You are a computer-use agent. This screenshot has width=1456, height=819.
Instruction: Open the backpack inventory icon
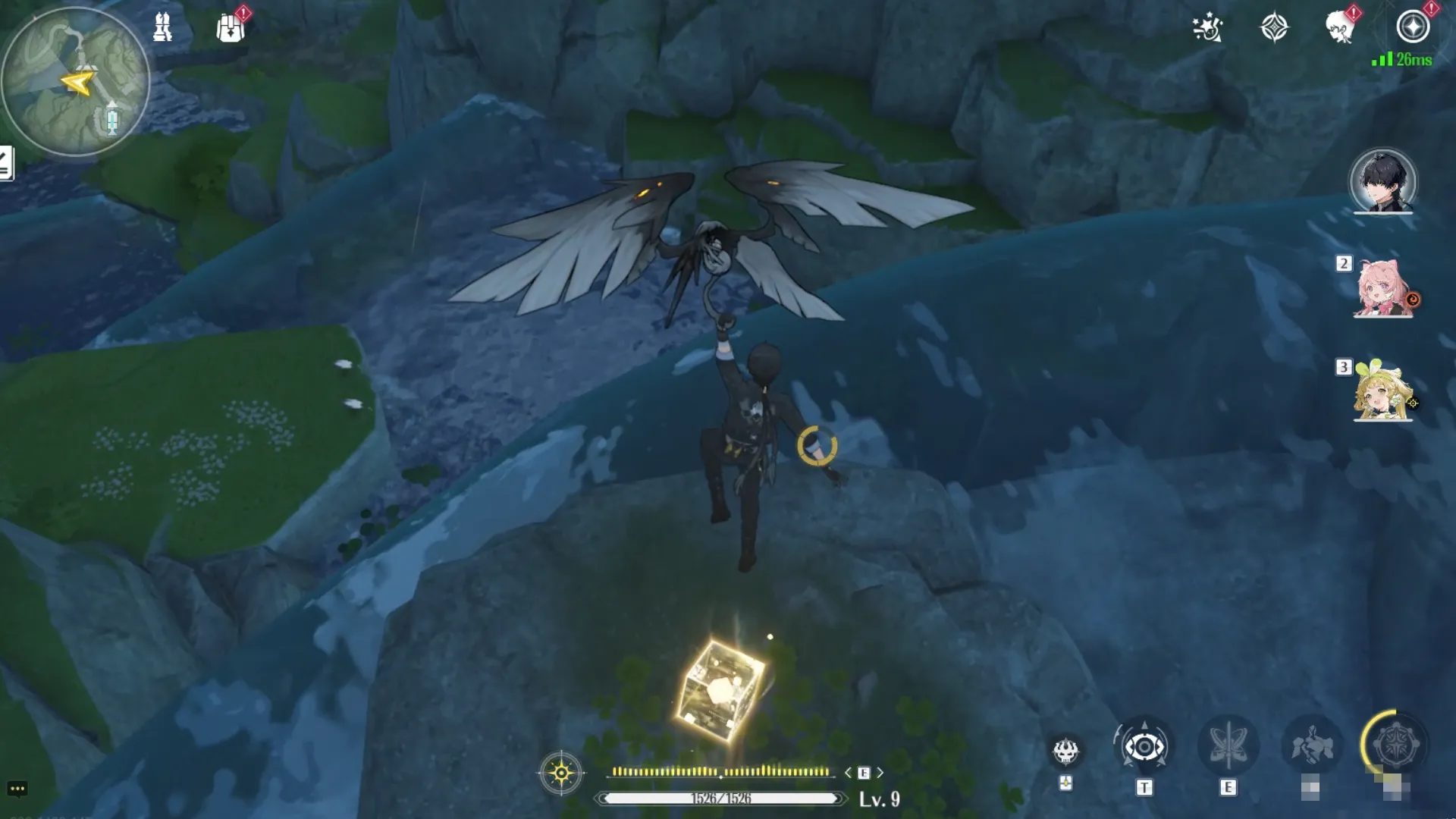(x=231, y=28)
